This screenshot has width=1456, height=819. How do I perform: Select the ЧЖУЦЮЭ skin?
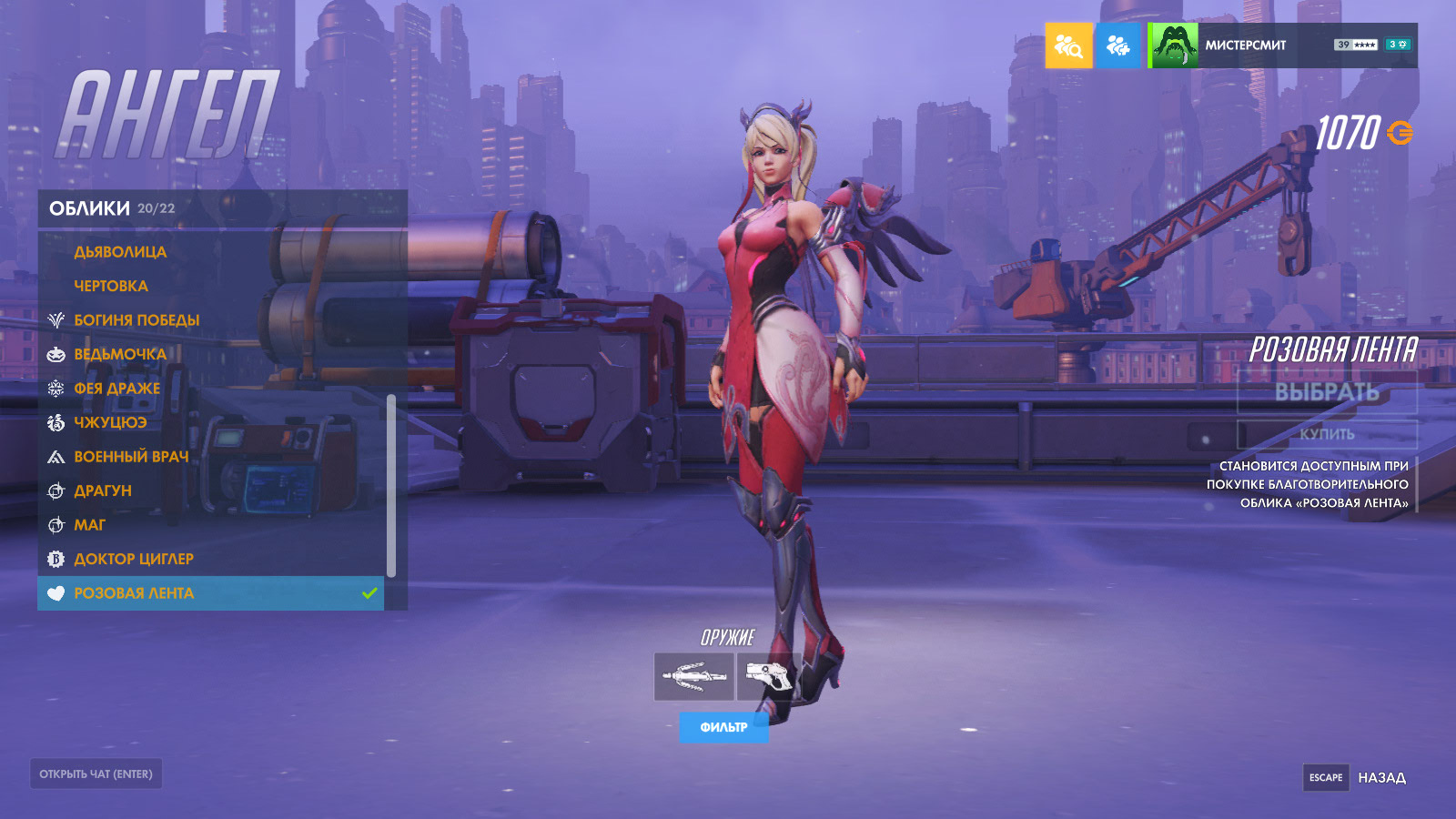(110, 422)
